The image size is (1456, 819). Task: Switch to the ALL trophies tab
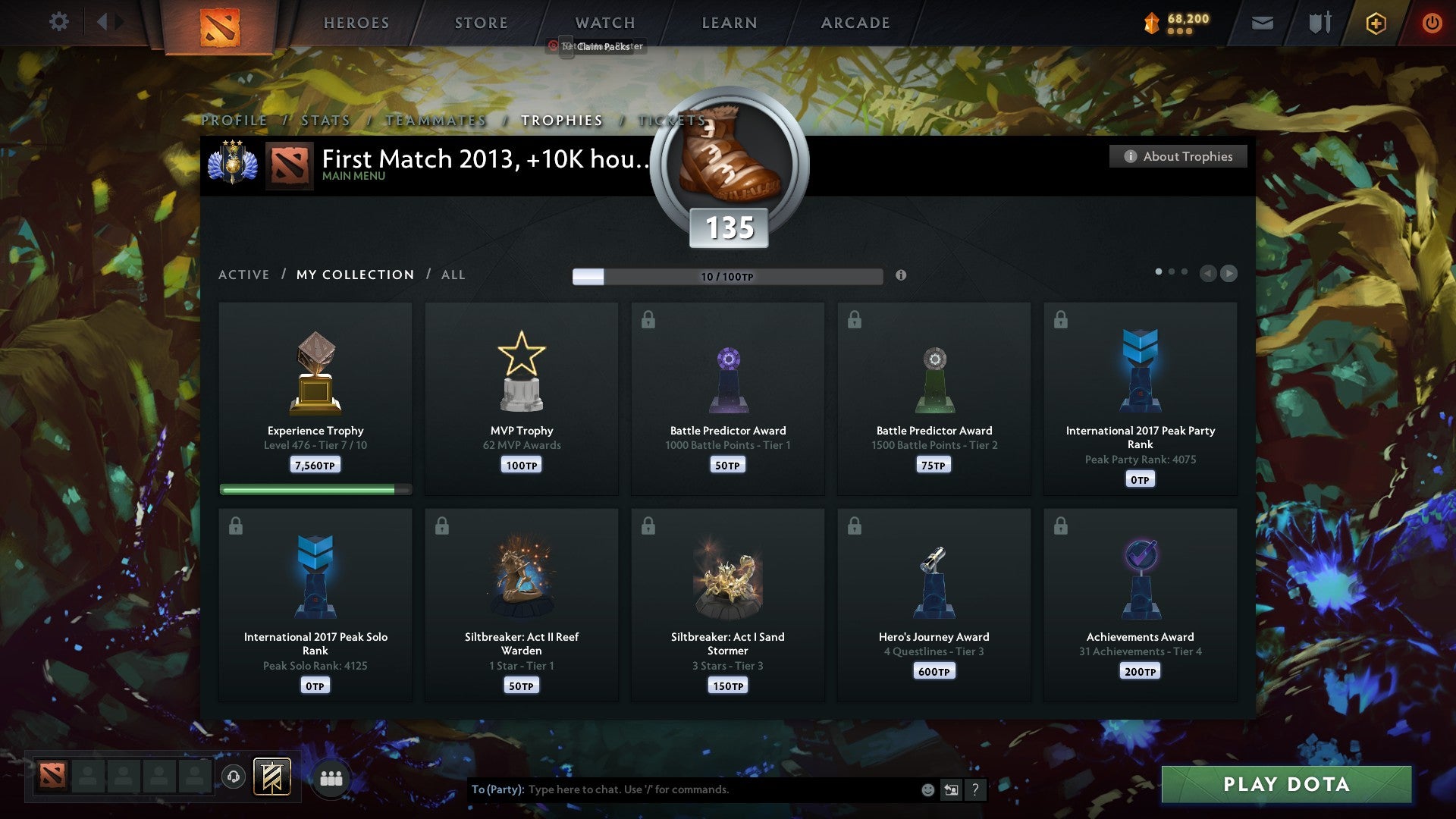point(453,275)
